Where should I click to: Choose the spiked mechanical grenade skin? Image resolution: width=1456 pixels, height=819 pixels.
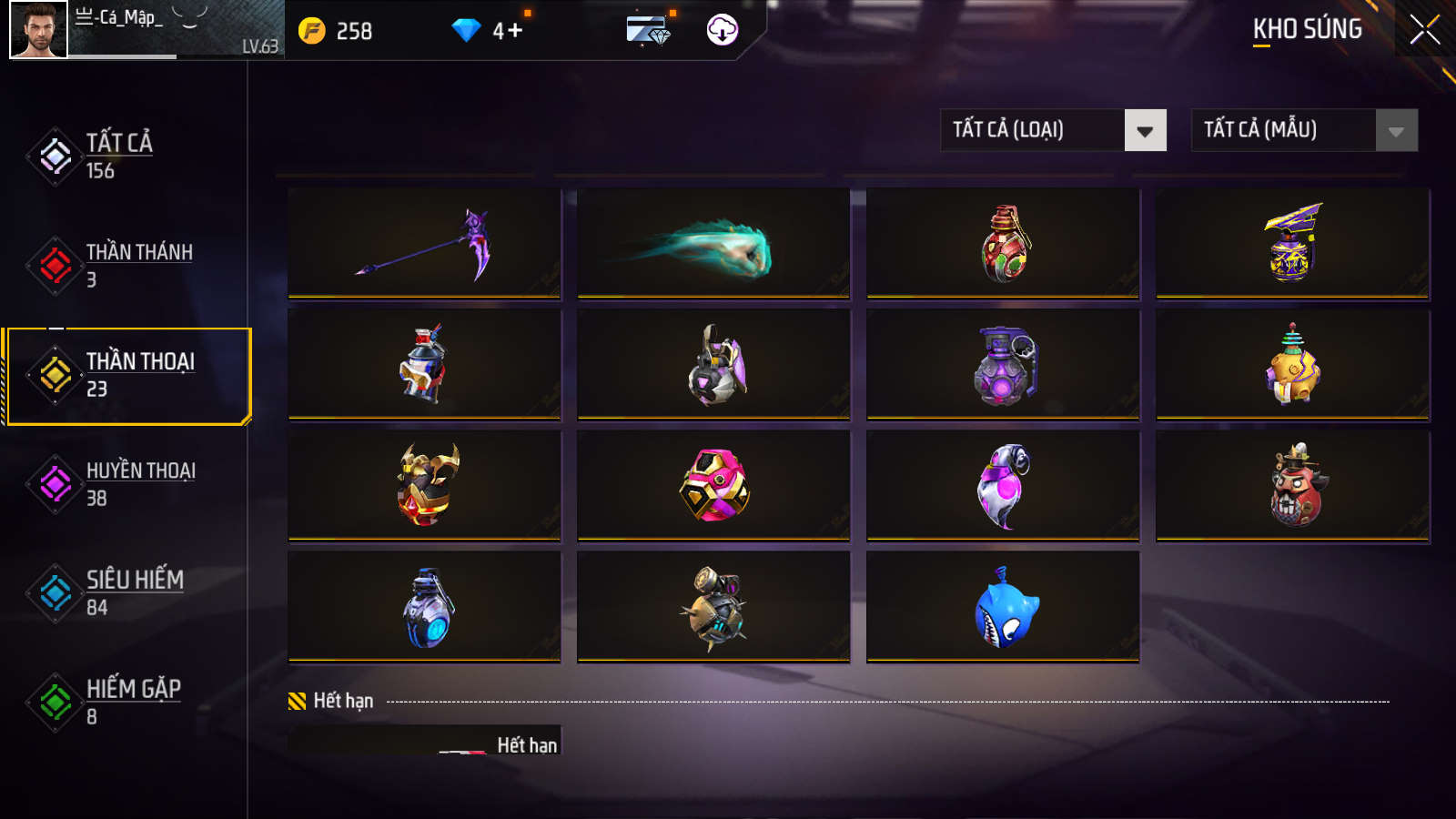[713, 607]
